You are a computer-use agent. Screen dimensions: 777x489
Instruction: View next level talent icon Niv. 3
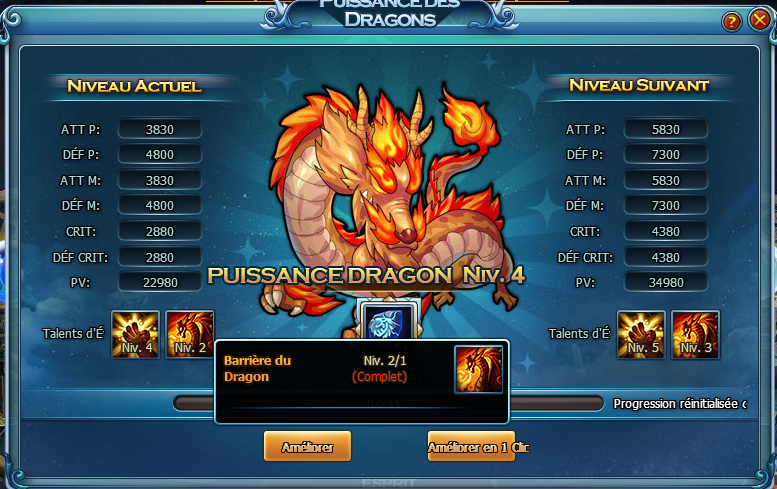pyautogui.click(x=695, y=334)
